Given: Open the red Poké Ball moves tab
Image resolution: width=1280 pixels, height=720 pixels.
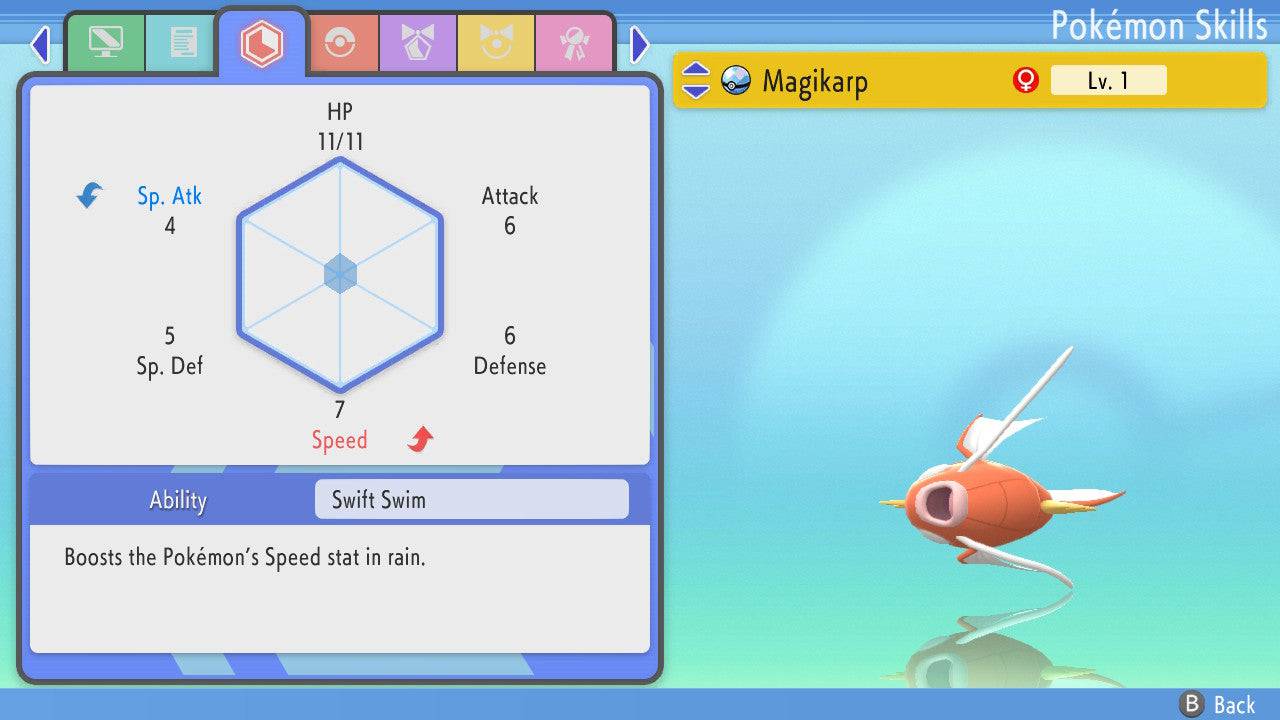Looking at the screenshot, I should (x=339, y=43).
